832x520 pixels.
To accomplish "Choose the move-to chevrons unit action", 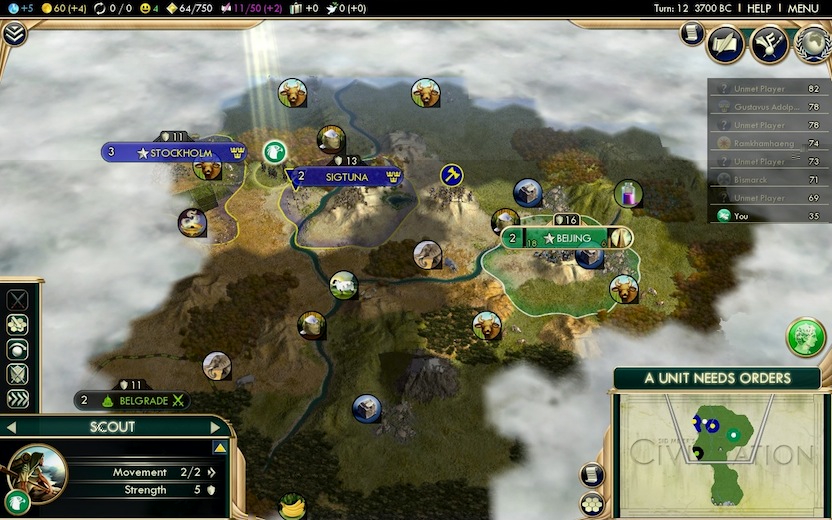I will coord(17,399).
